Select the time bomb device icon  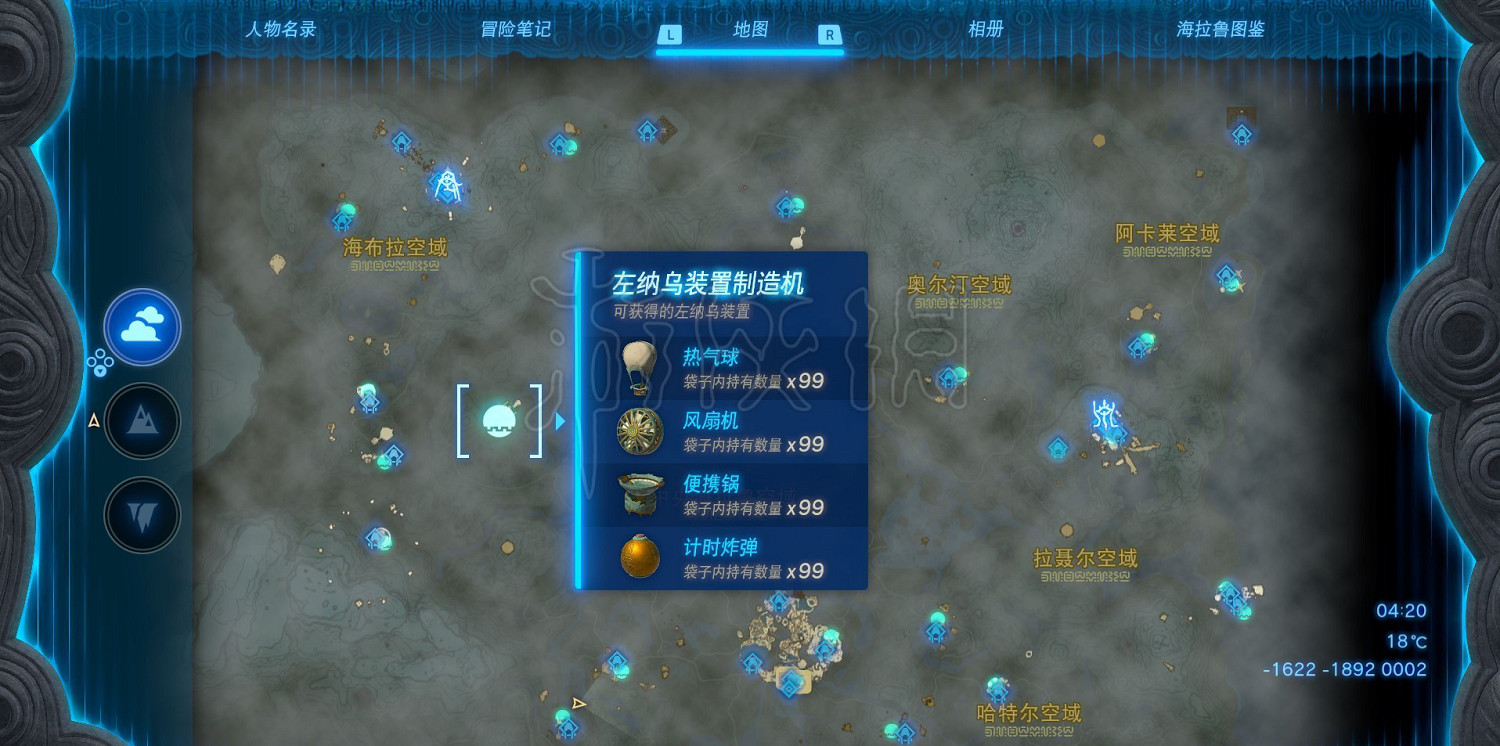[638, 556]
